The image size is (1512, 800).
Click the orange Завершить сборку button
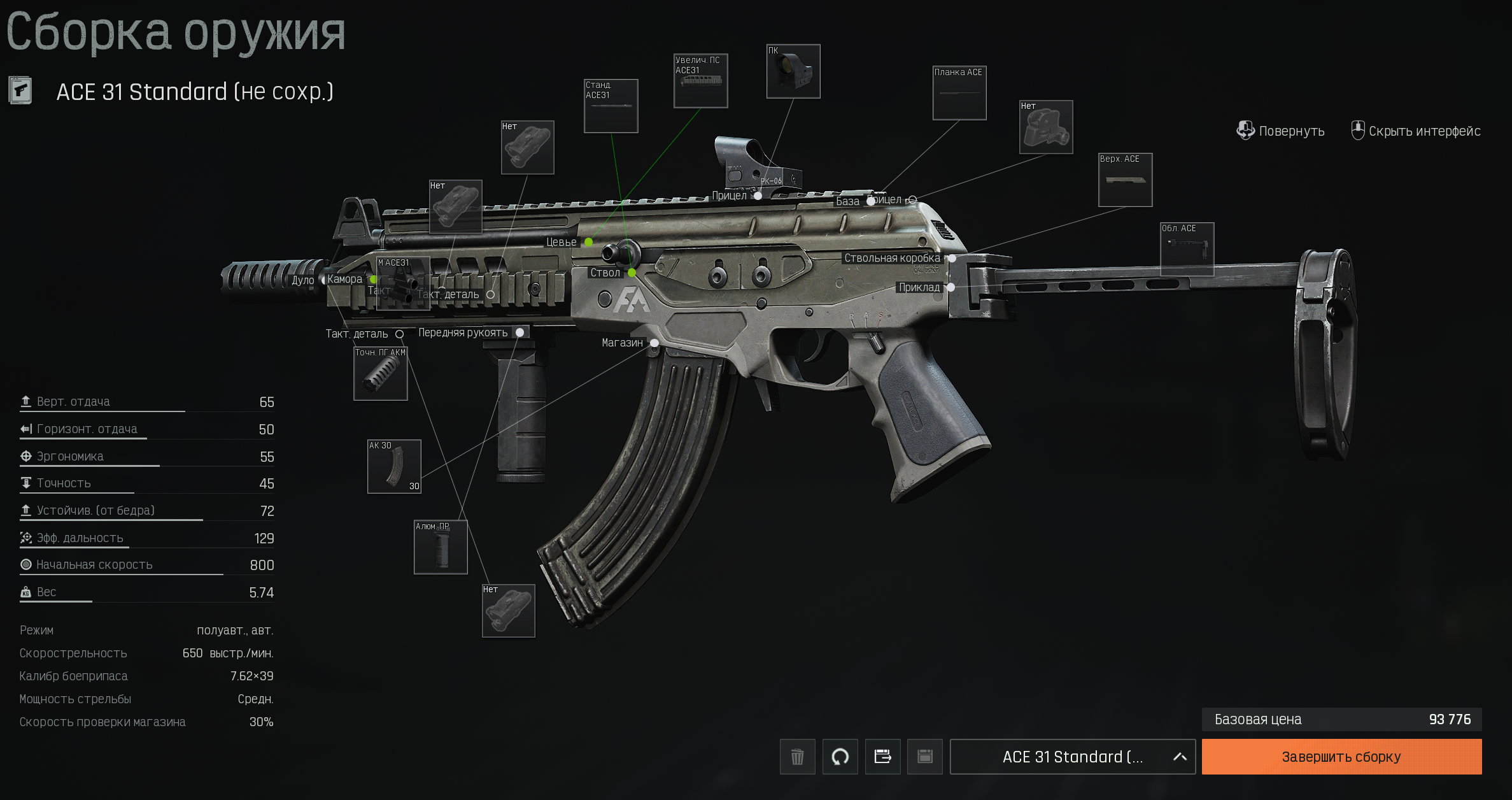coord(1341,757)
